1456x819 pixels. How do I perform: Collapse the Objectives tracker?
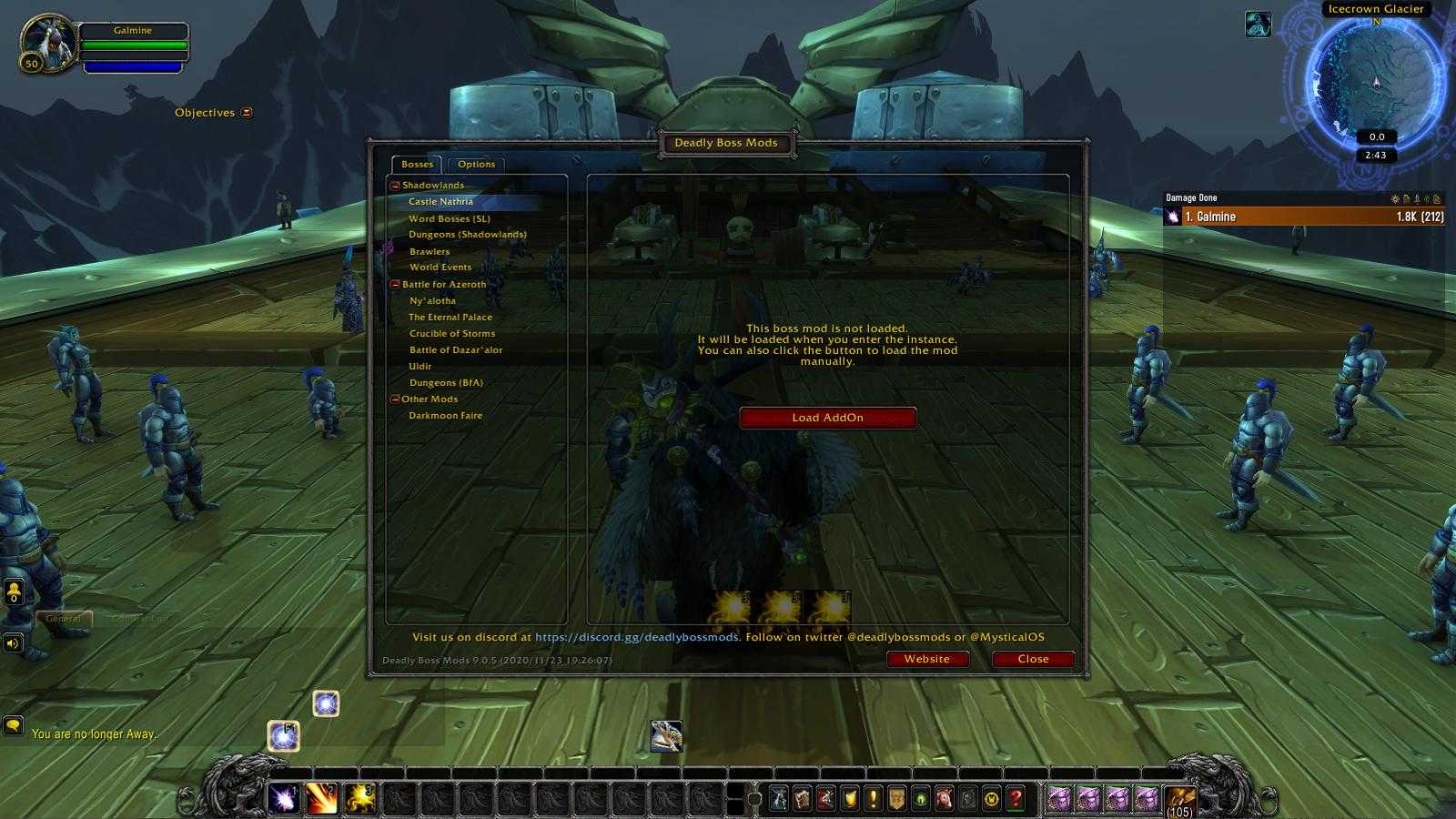247,113
